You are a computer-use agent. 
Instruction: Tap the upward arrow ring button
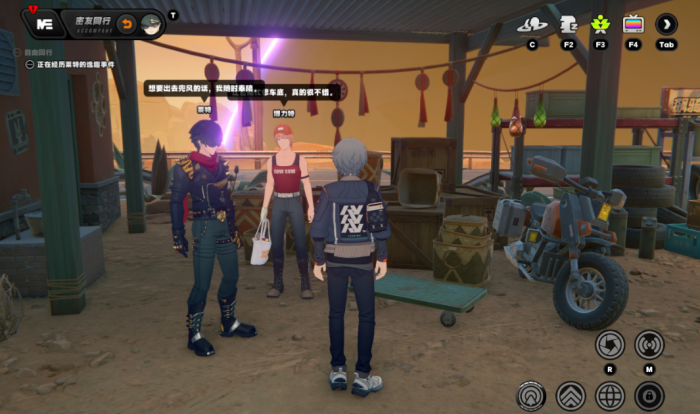[531, 396]
